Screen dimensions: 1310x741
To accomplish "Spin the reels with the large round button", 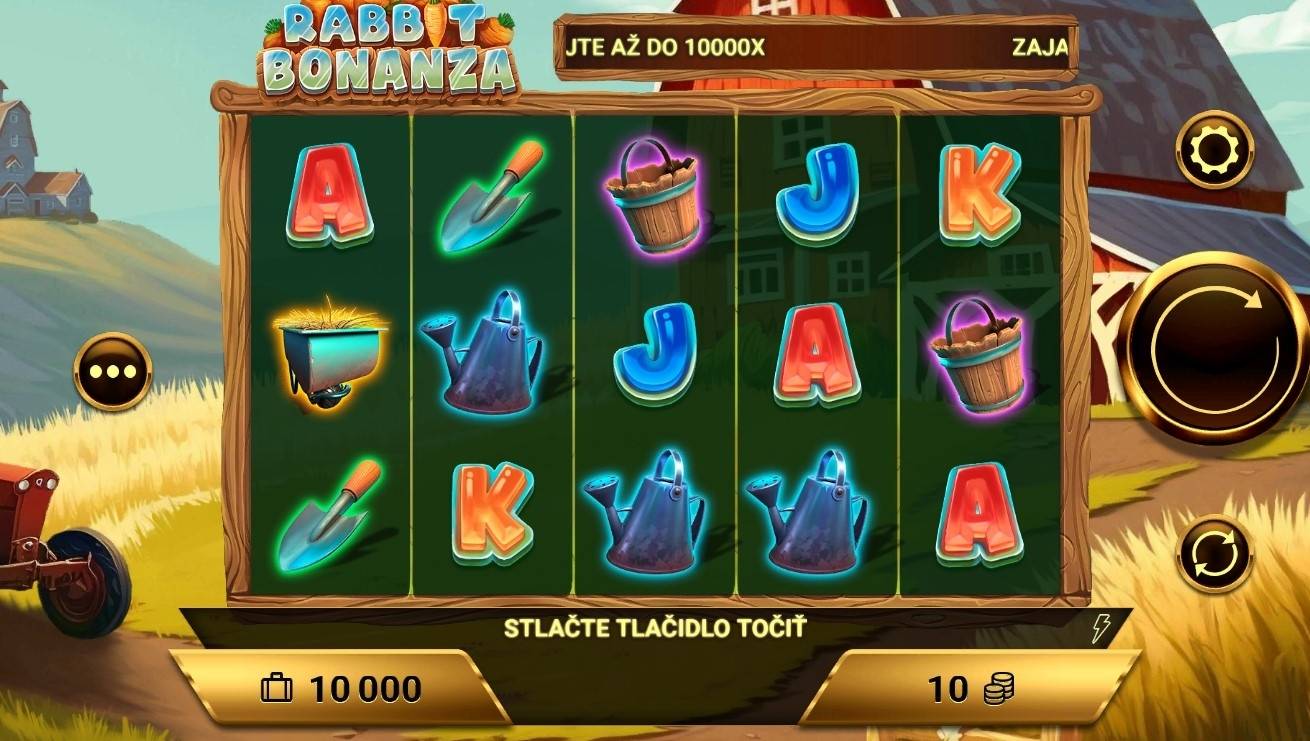I will pyautogui.click(x=1213, y=346).
